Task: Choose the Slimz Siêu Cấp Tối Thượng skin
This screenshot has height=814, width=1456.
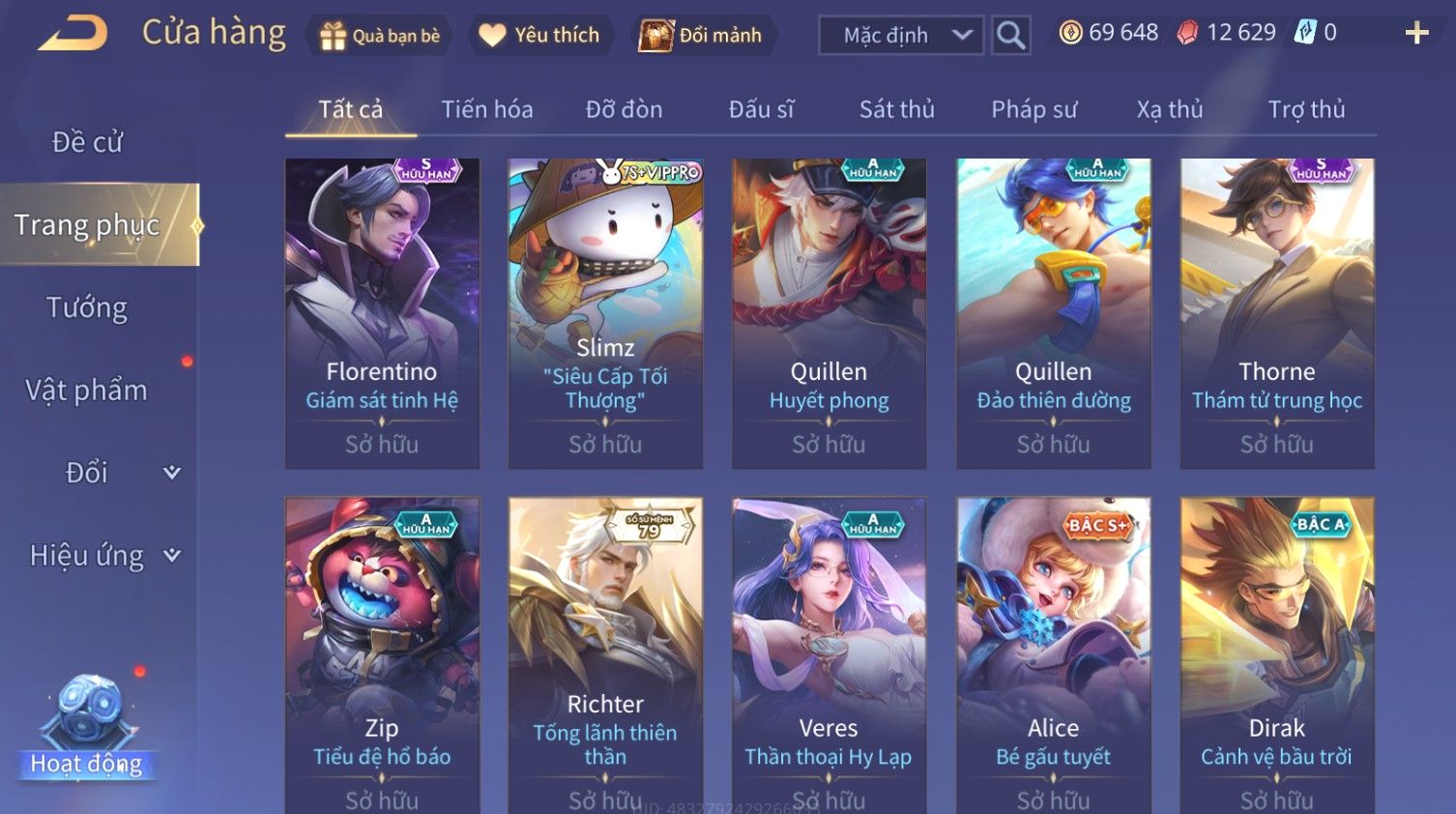Action: 605,313
